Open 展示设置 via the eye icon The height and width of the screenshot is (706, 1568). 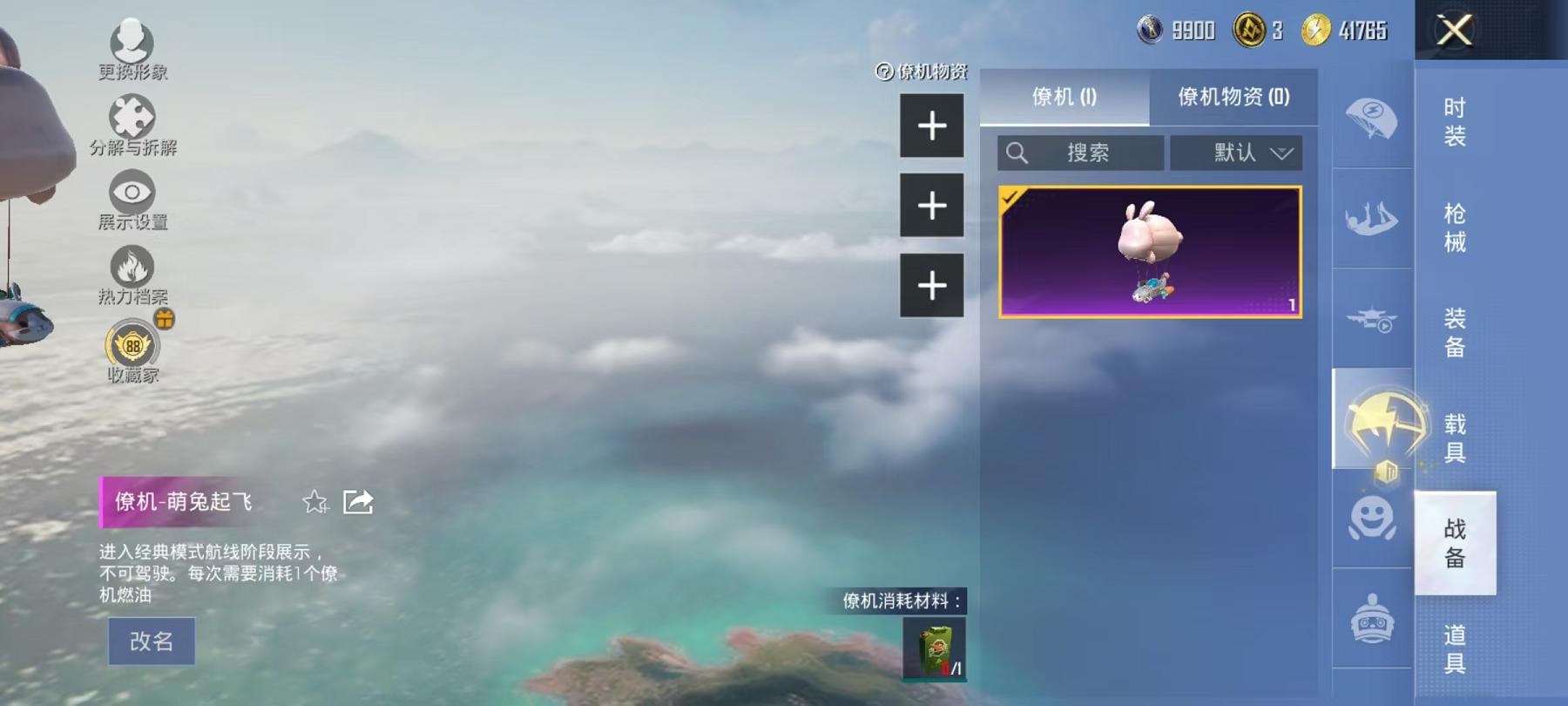point(131,191)
